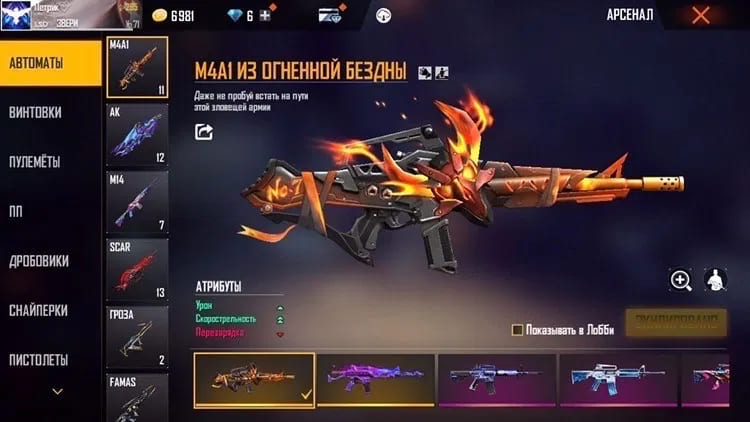Screen dimensions: 750x422
Task: Activate the magnifying glass zoom button
Action: pyautogui.click(x=681, y=280)
